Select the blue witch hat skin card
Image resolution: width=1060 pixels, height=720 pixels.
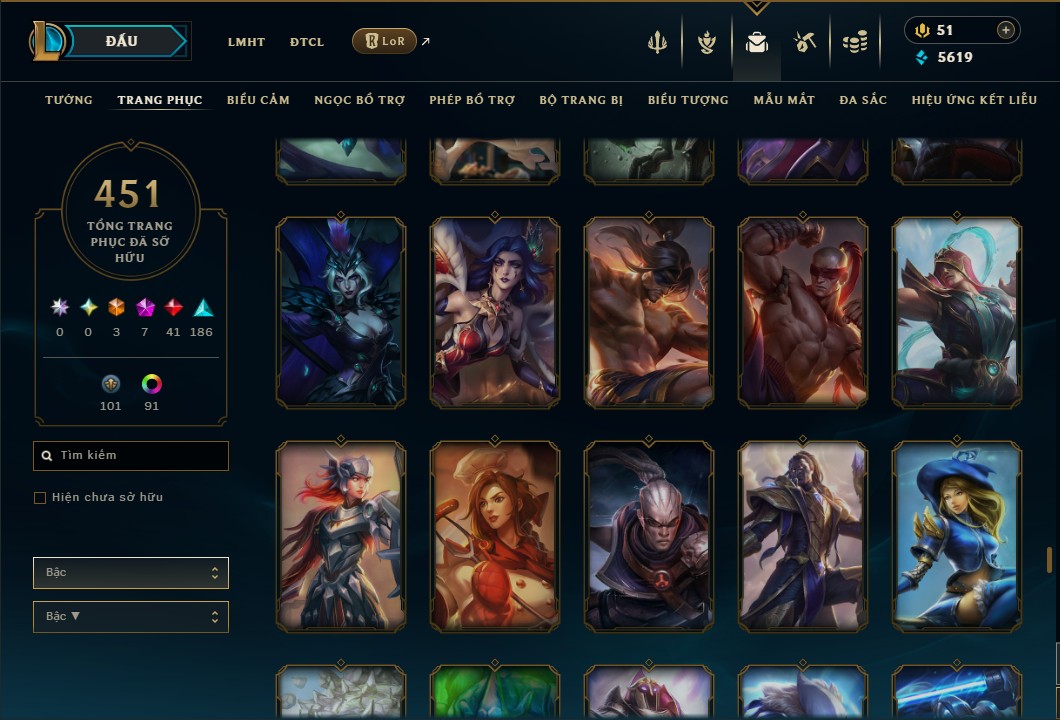tap(956, 536)
